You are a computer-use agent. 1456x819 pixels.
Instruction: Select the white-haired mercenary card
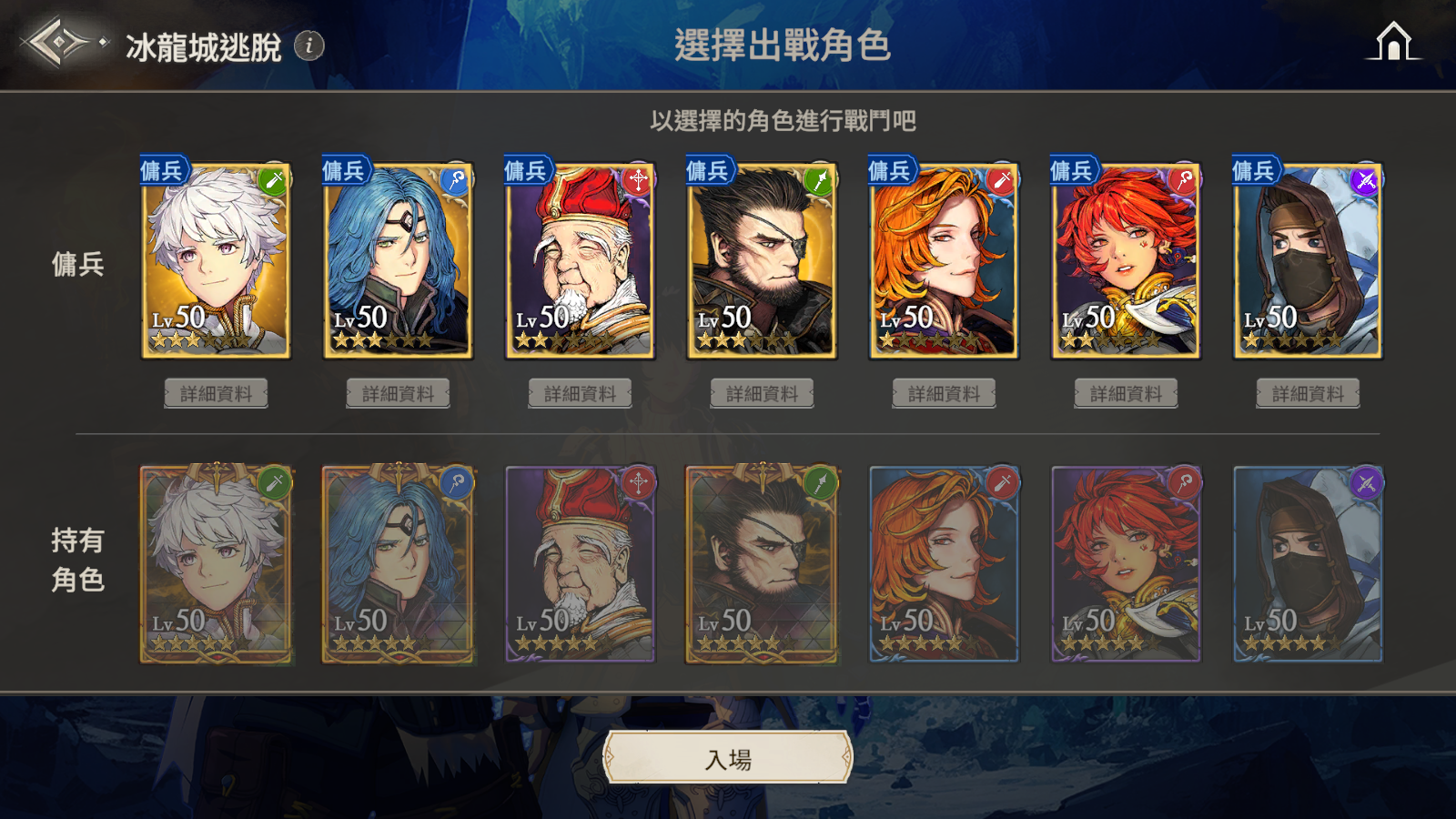(x=217, y=261)
